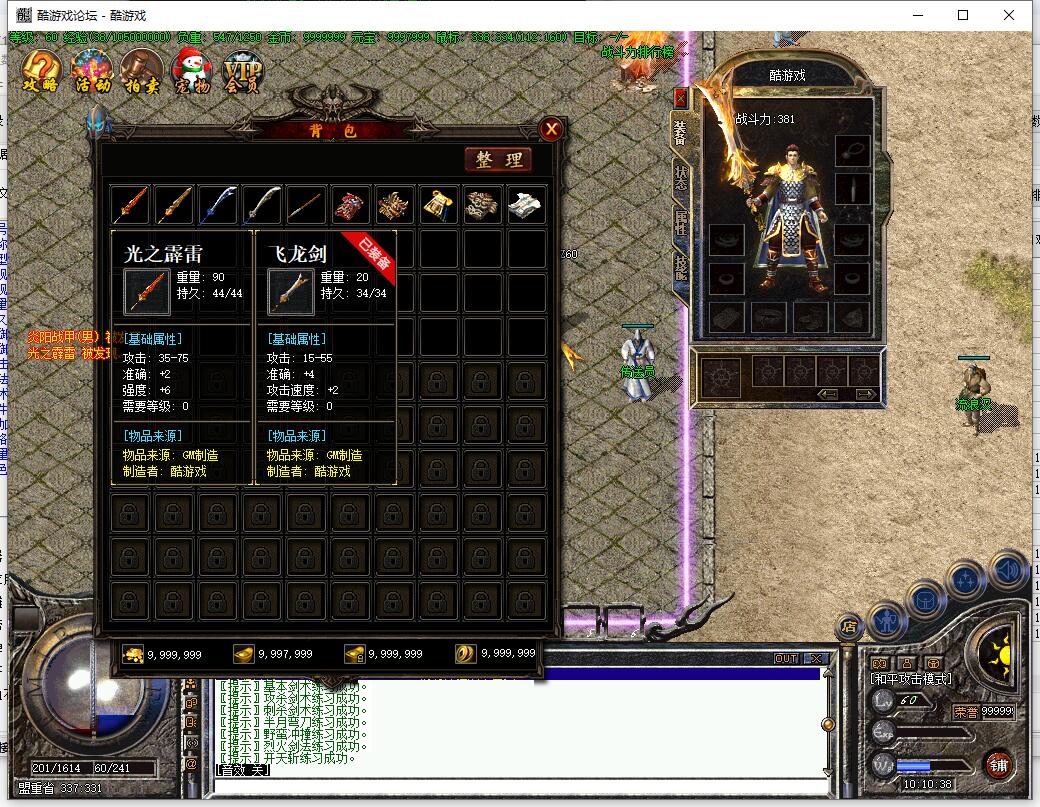The image size is (1040, 807).
Task: Open the 宠物 pet snowman icon
Action: click(x=191, y=71)
